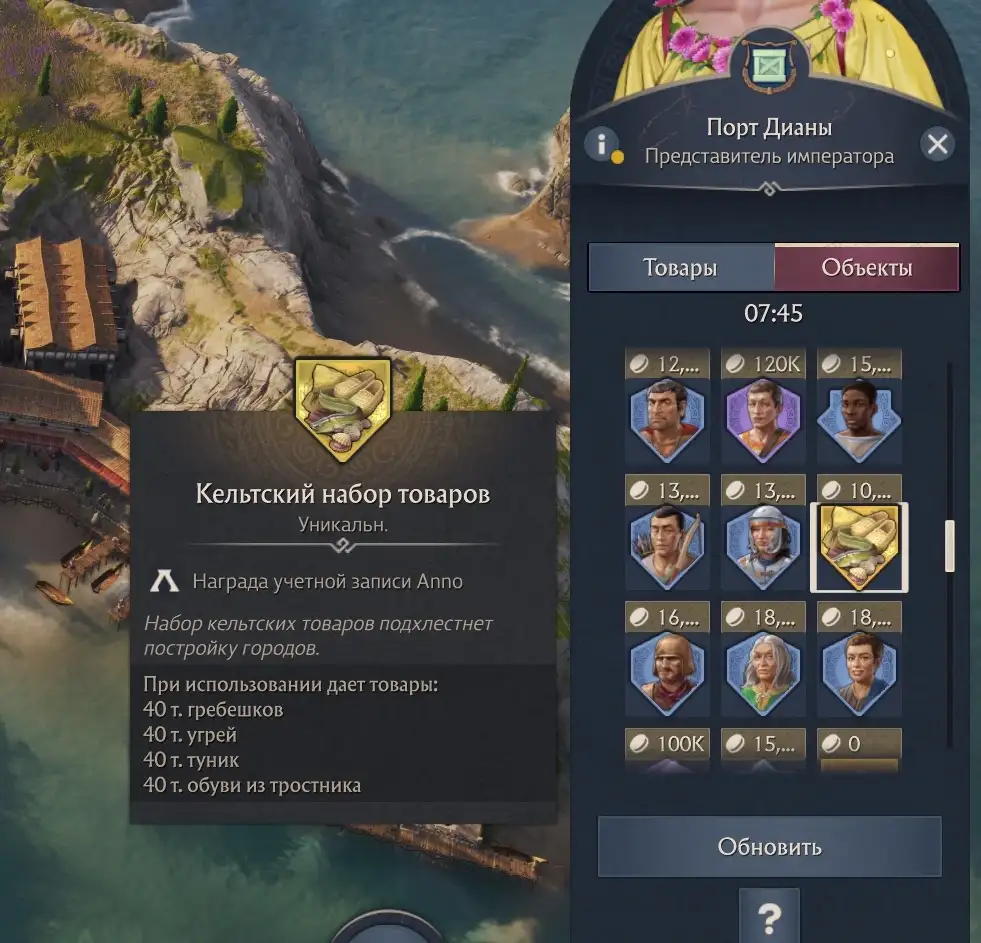This screenshot has width=981, height=943.
Task: Close the Порт Дианы trader panel
Action: [937, 145]
